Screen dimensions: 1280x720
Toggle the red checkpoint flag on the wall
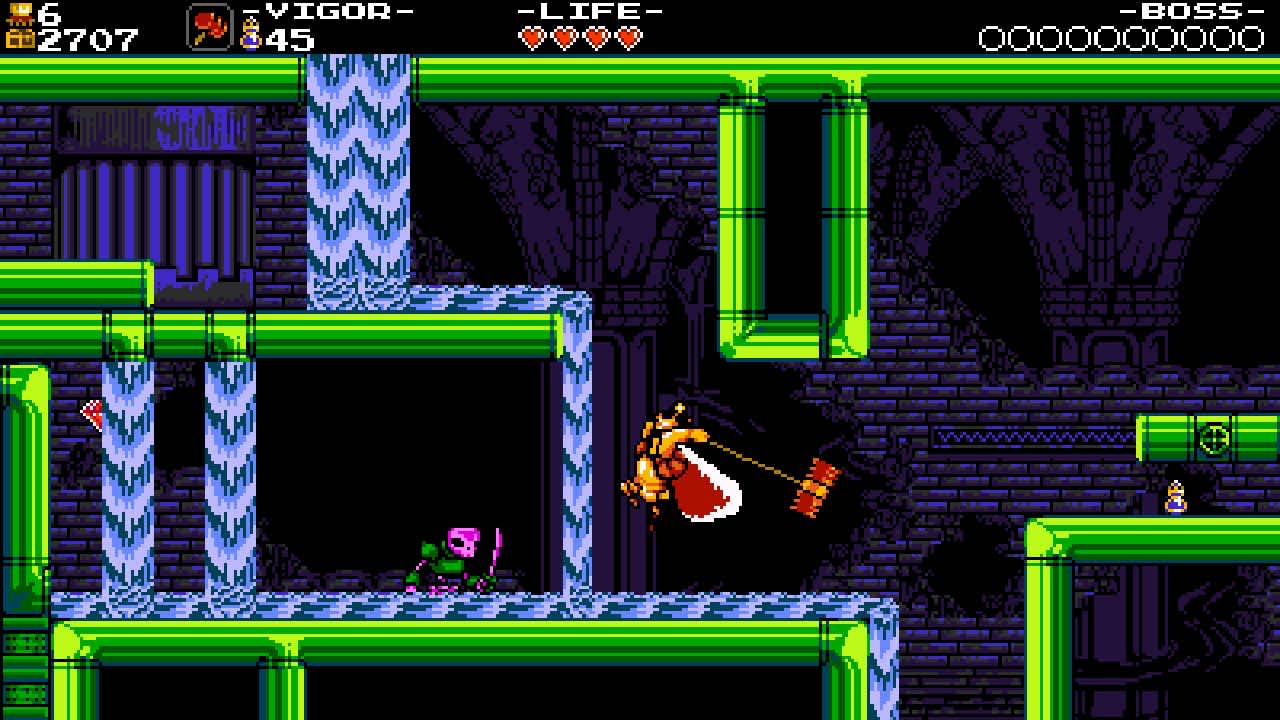click(91, 414)
